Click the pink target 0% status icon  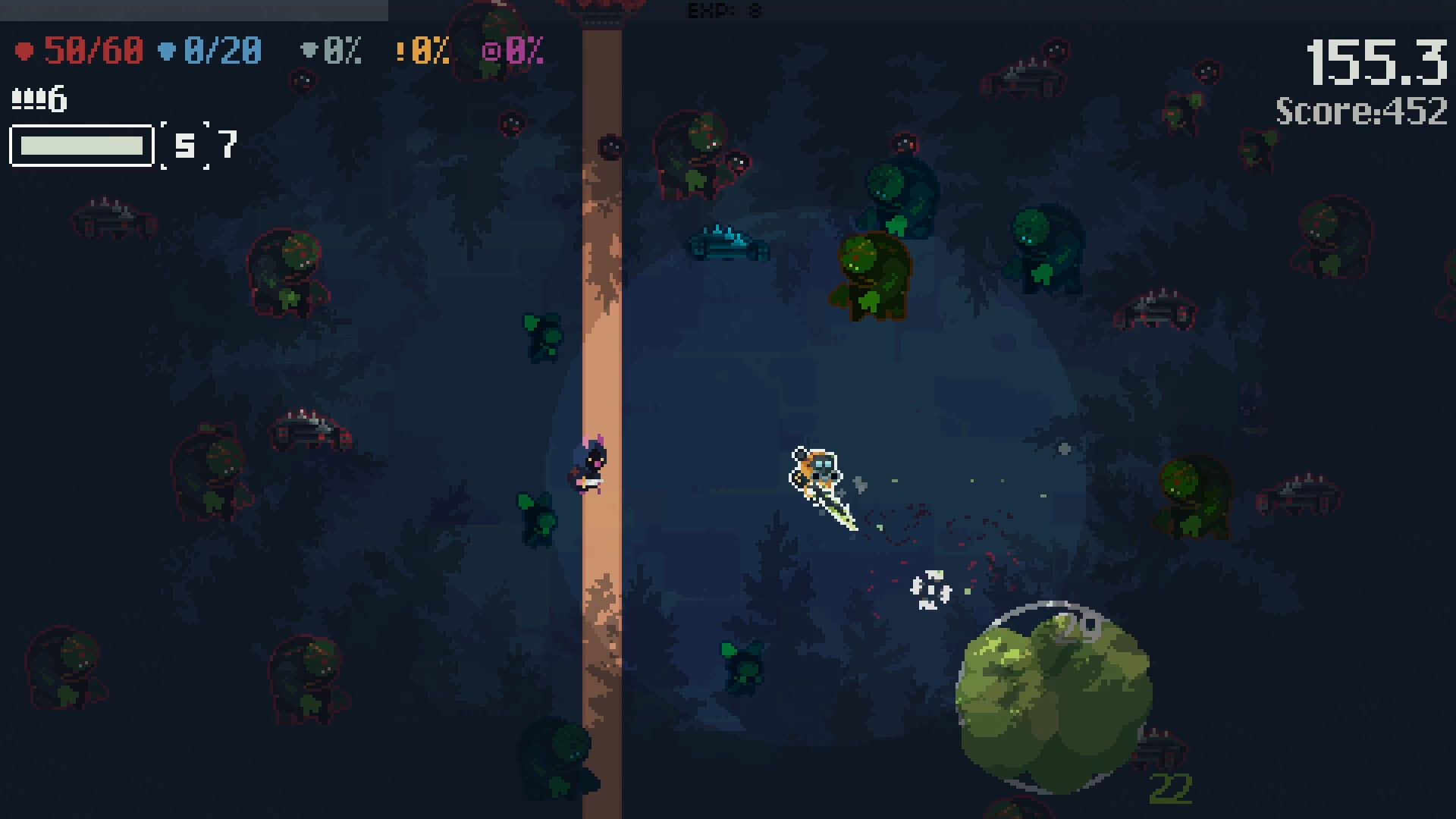tap(491, 51)
